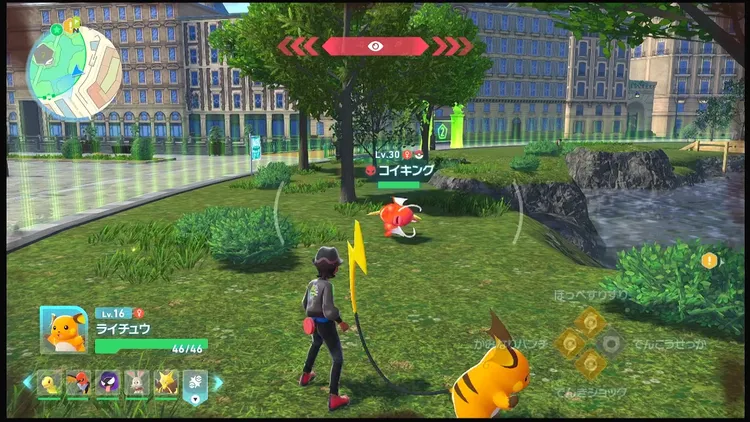
Task: Click the orange exclamation notification icon
Action: pyautogui.click(x=710, y=261)
